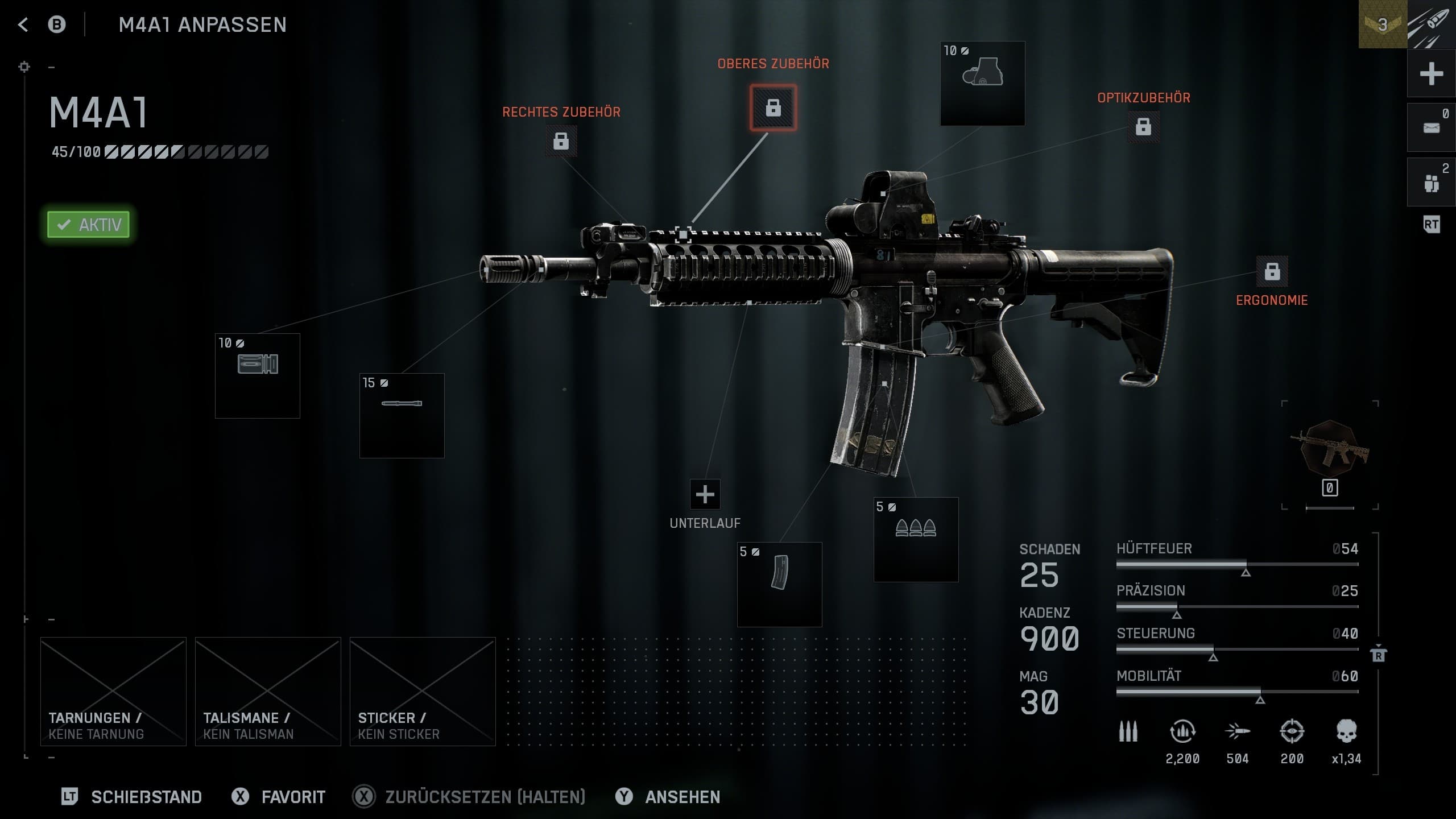Screen dimensions: 1456x819
Task: Open the locked Oberes Zubehör slot
Action: click(773, 107)
